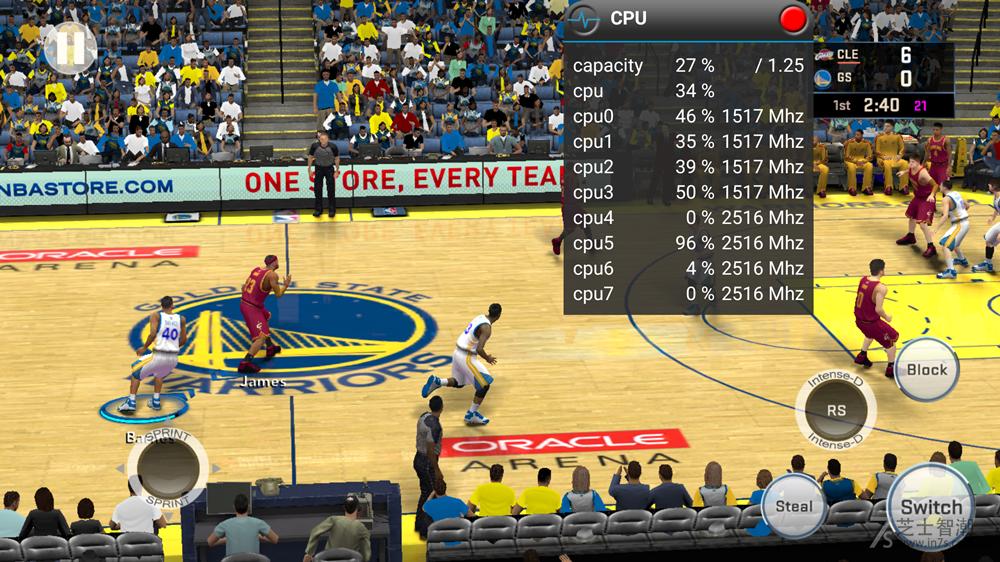Tap the Block defense button
The image size is (1000, 562).
pyautogui.click(x=926, y=370)
